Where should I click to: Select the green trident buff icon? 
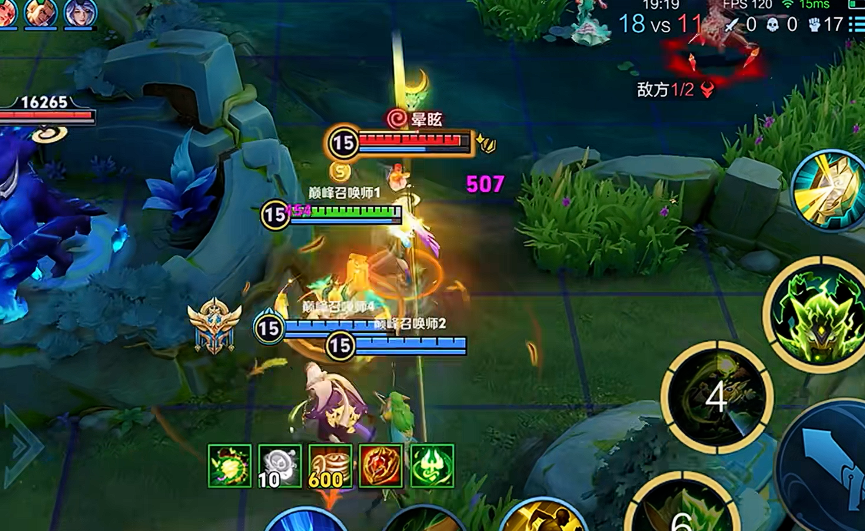(432, 465)
